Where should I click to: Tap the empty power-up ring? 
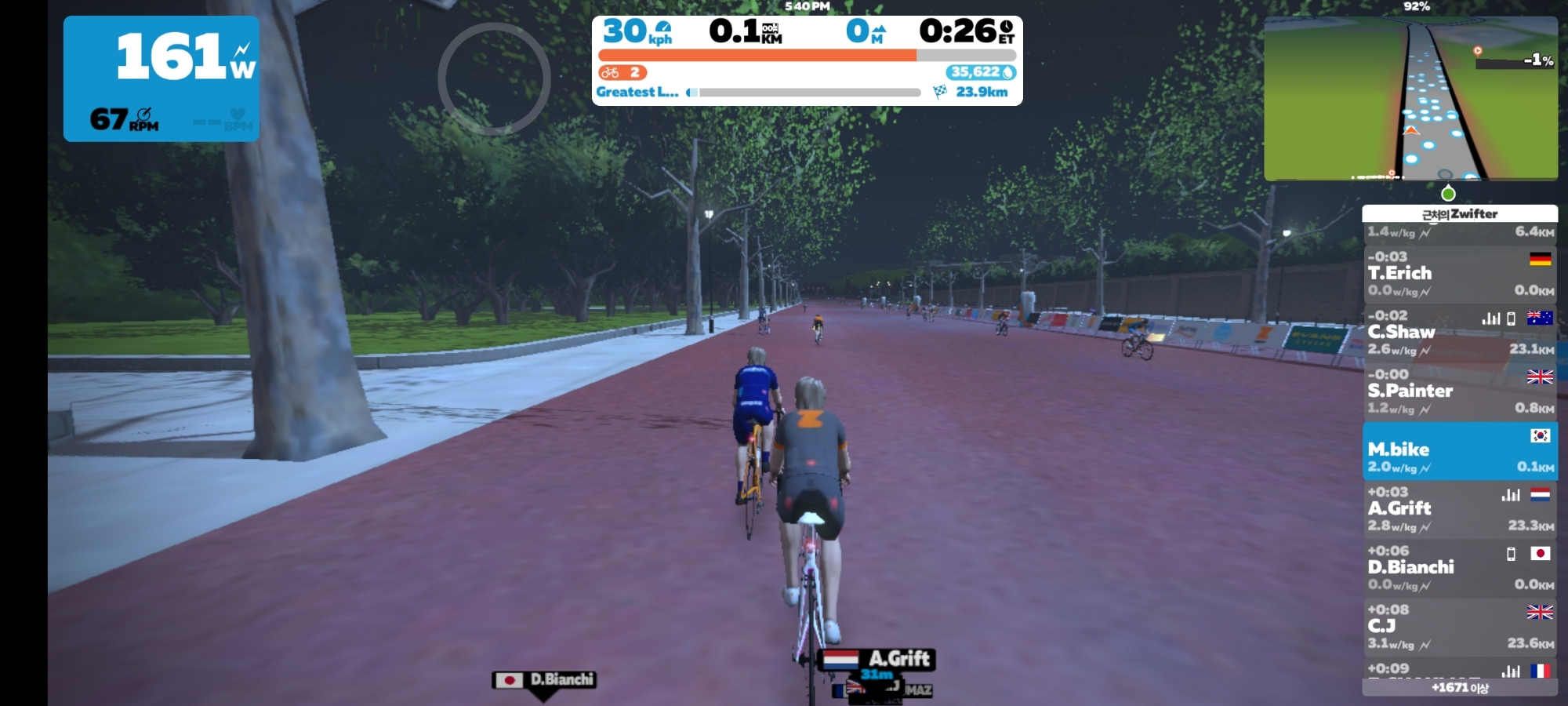(x=494, y=78)
